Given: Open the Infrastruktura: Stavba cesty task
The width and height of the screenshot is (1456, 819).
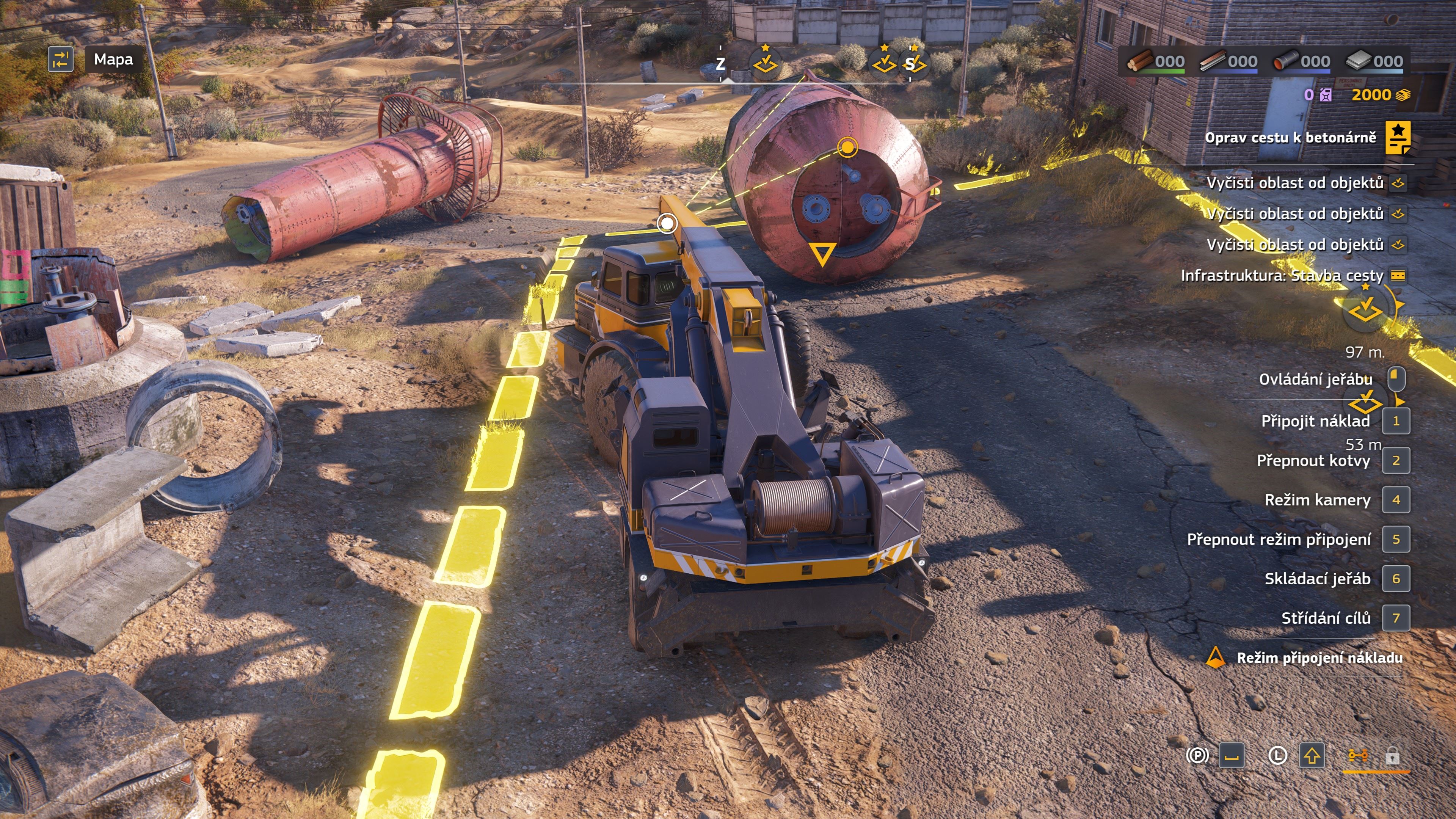Looking at the screenshot, I should [1281, 276].
